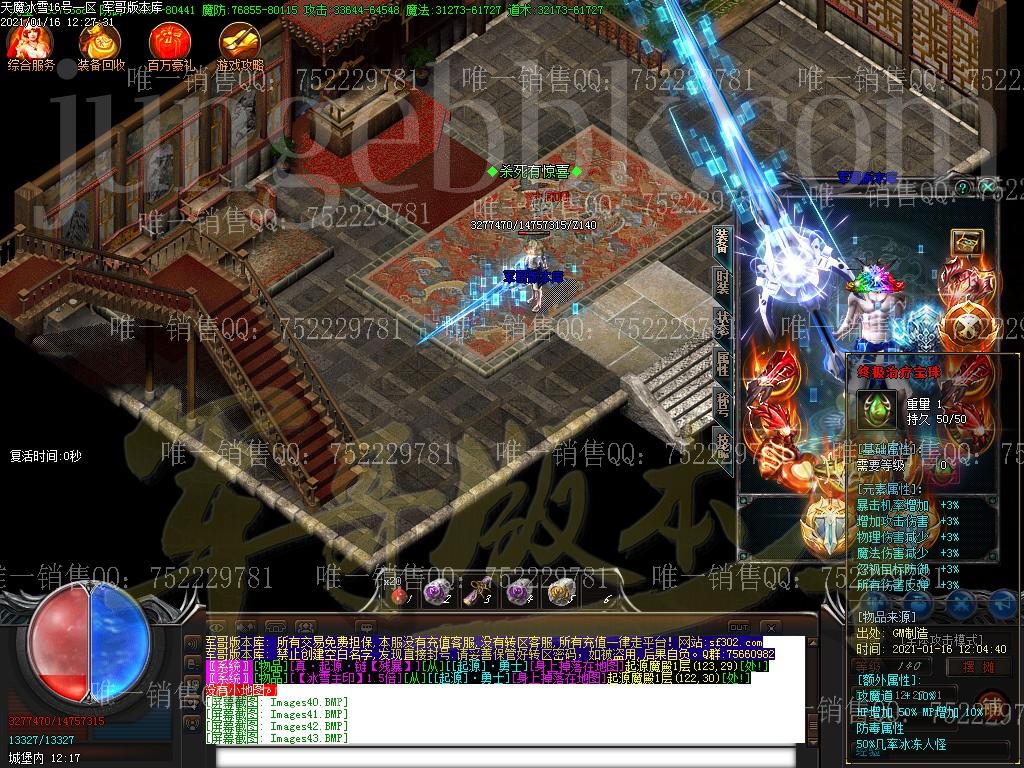This screenshot has width=1024, height=768.
Task: Open the 综合服务 general services icon
Action: (30, 43)
